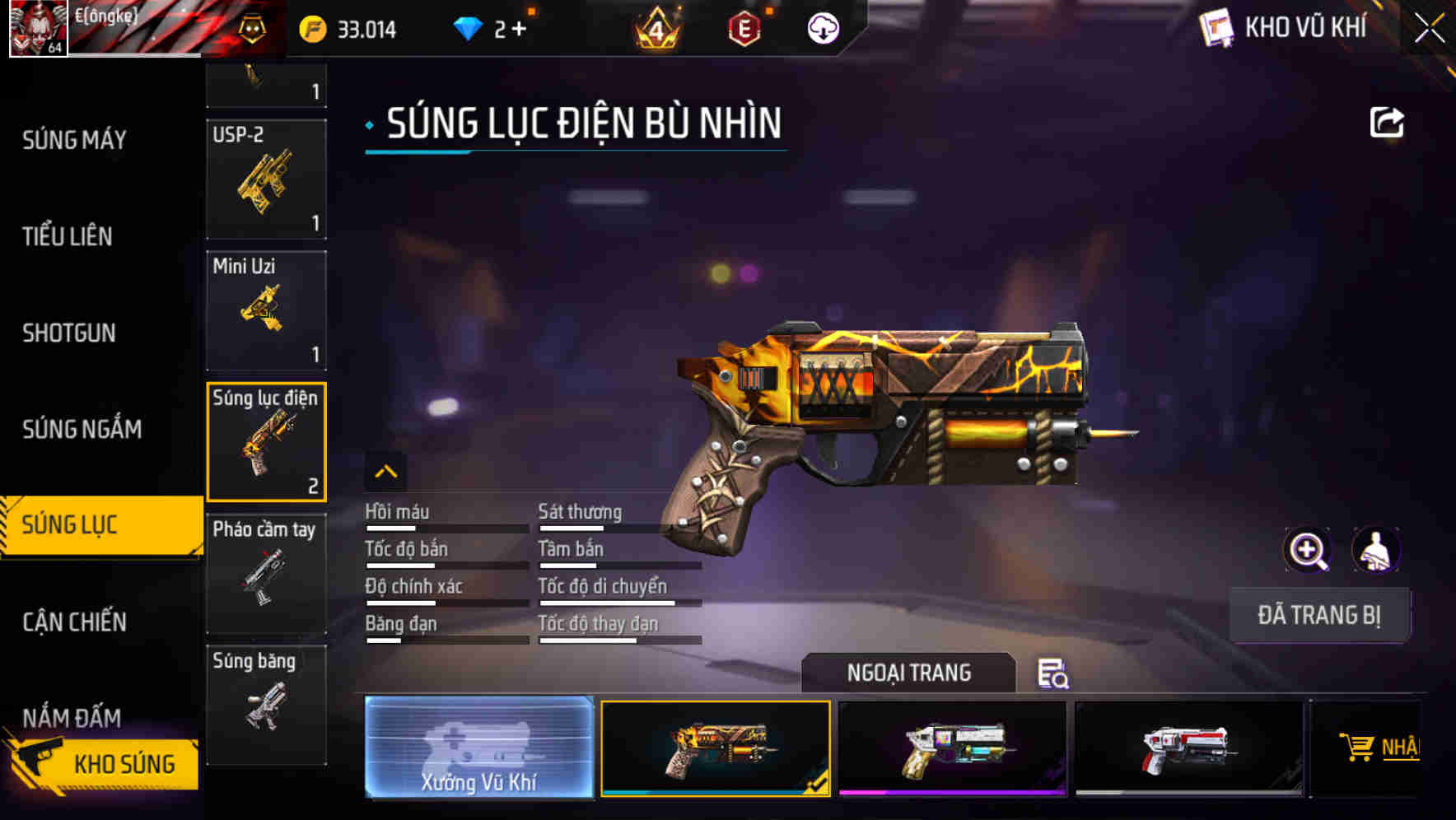This screenshot has height=820, width=1456.
Task: Open the share icon for this weapon
Action: pos(1388,122)
